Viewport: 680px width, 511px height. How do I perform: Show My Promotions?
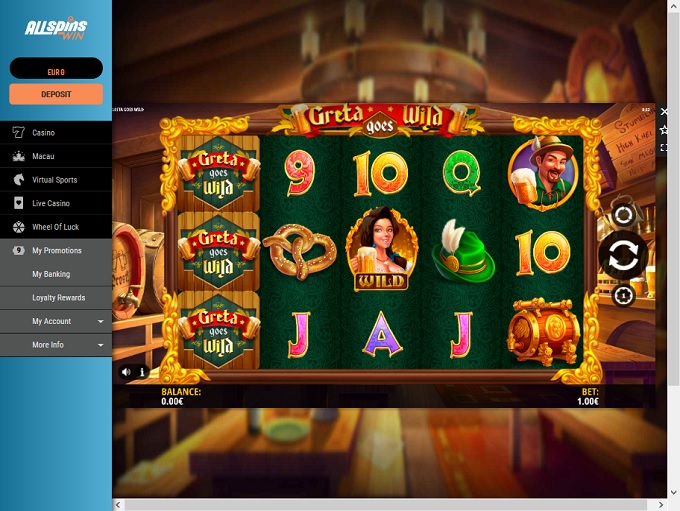pyautogui.click(x=57, y=251)
